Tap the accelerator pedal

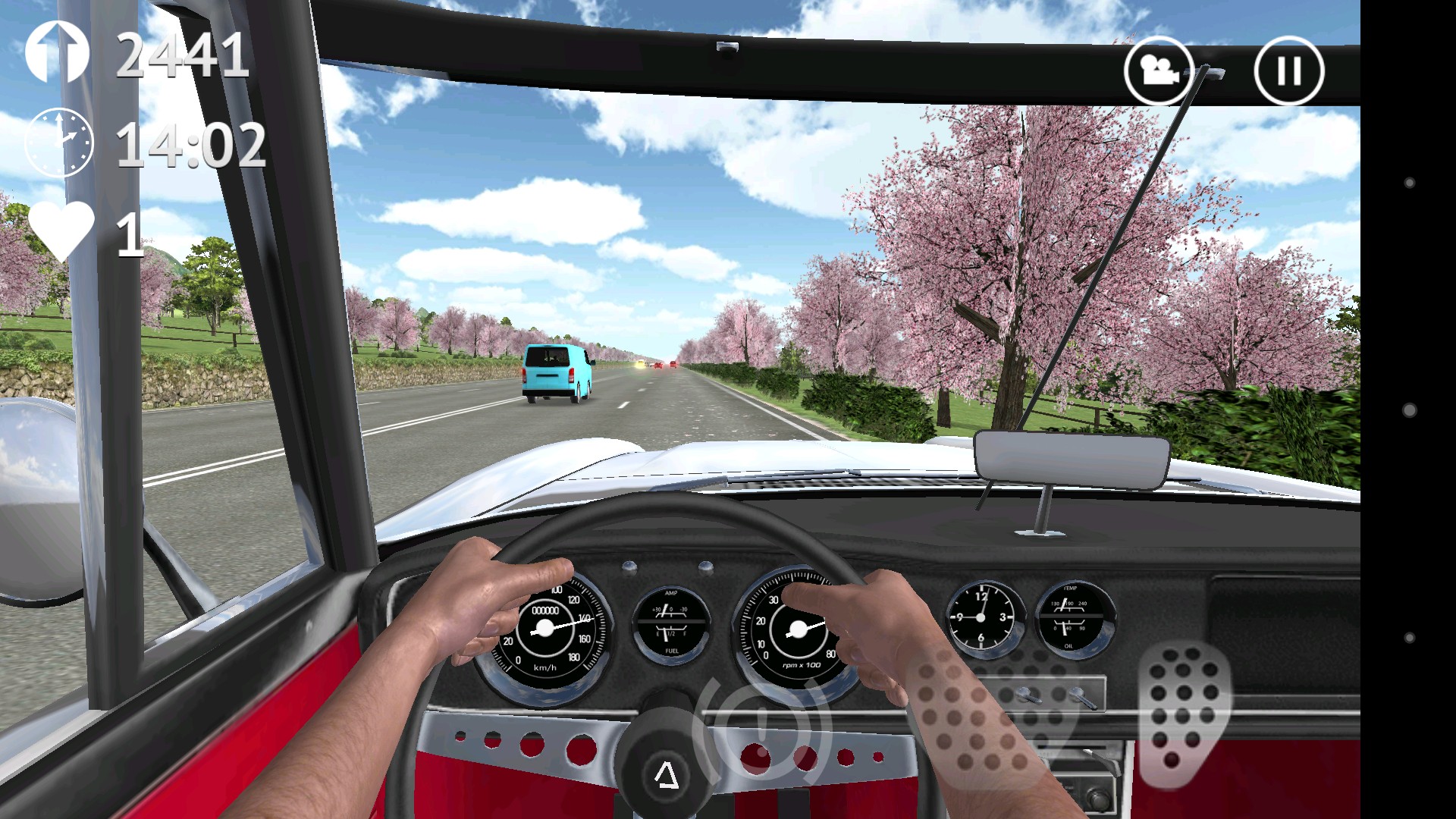pyautogui.click(x=1184, y=714)
